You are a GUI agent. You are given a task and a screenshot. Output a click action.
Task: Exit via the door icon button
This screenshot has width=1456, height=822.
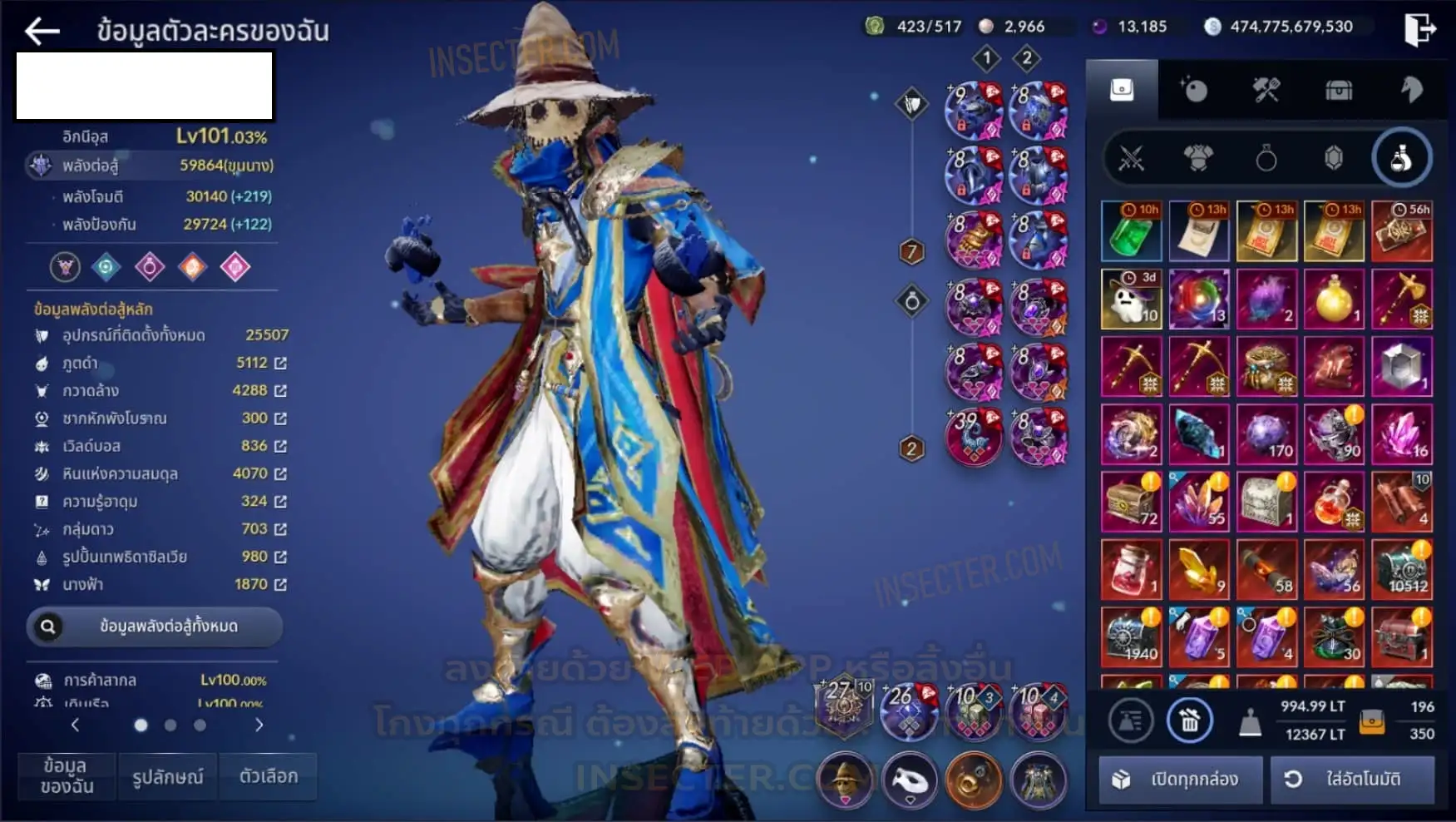1419,30
